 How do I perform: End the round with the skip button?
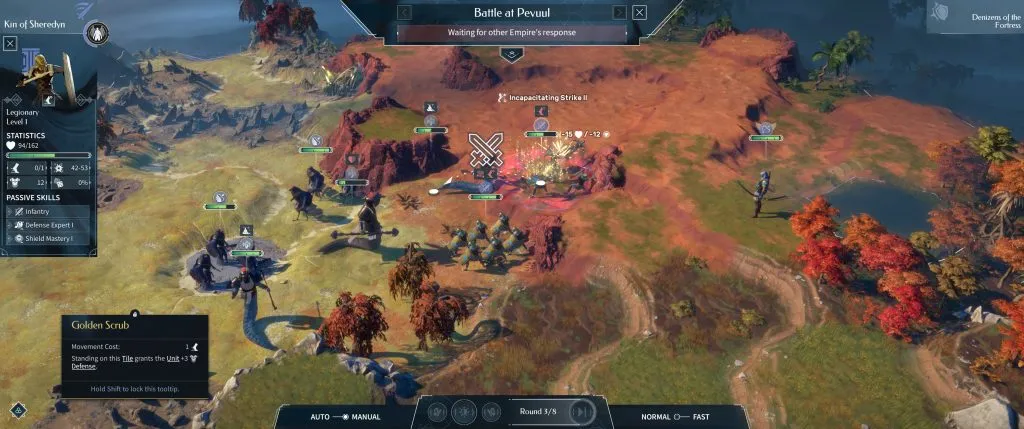[x=583, y=412]
